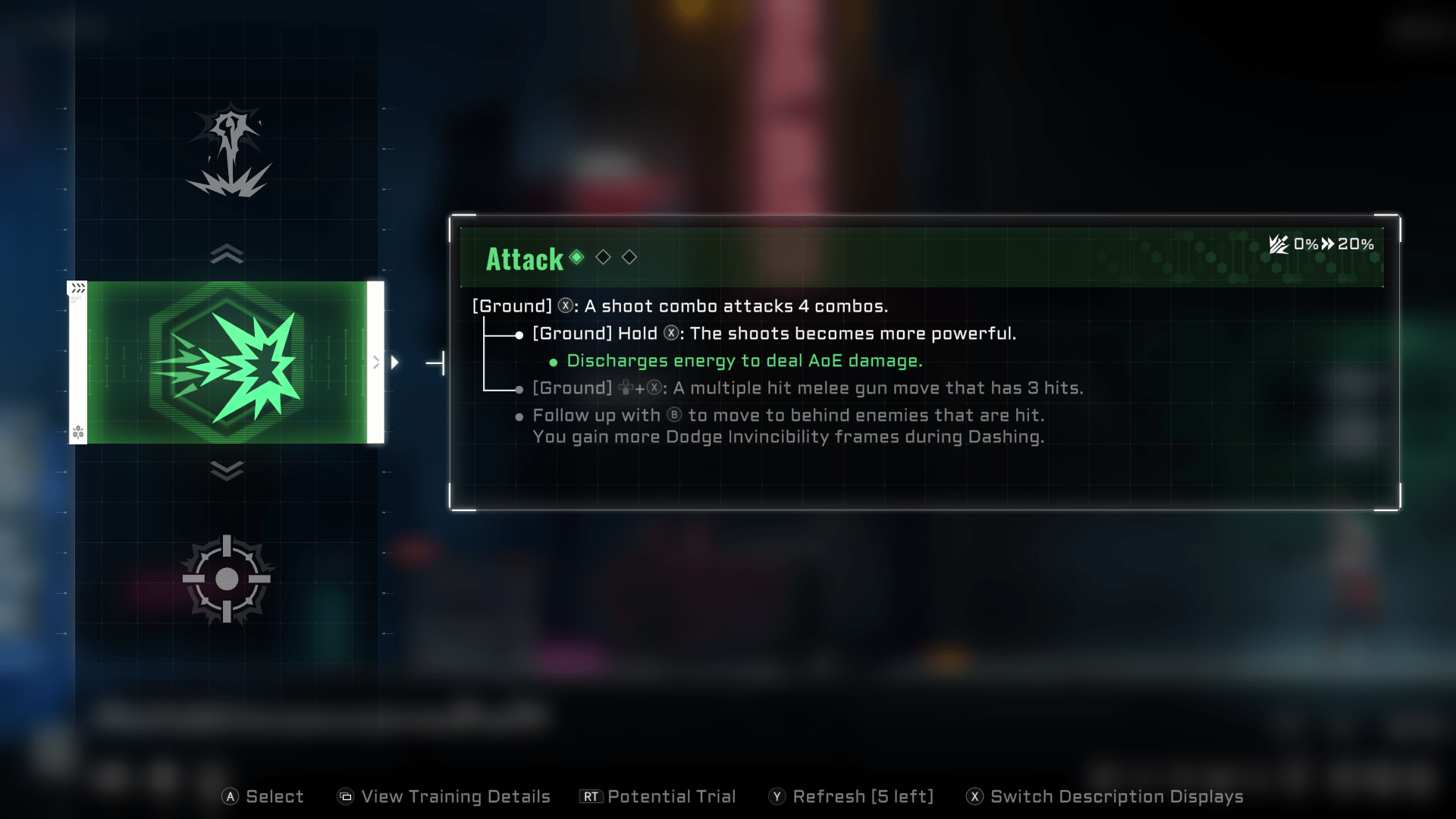Image resolution: width=1456 pixels, height=819 pixels.
Task: Click the X button icon for switching descriptions
Action: pos(973,796)
